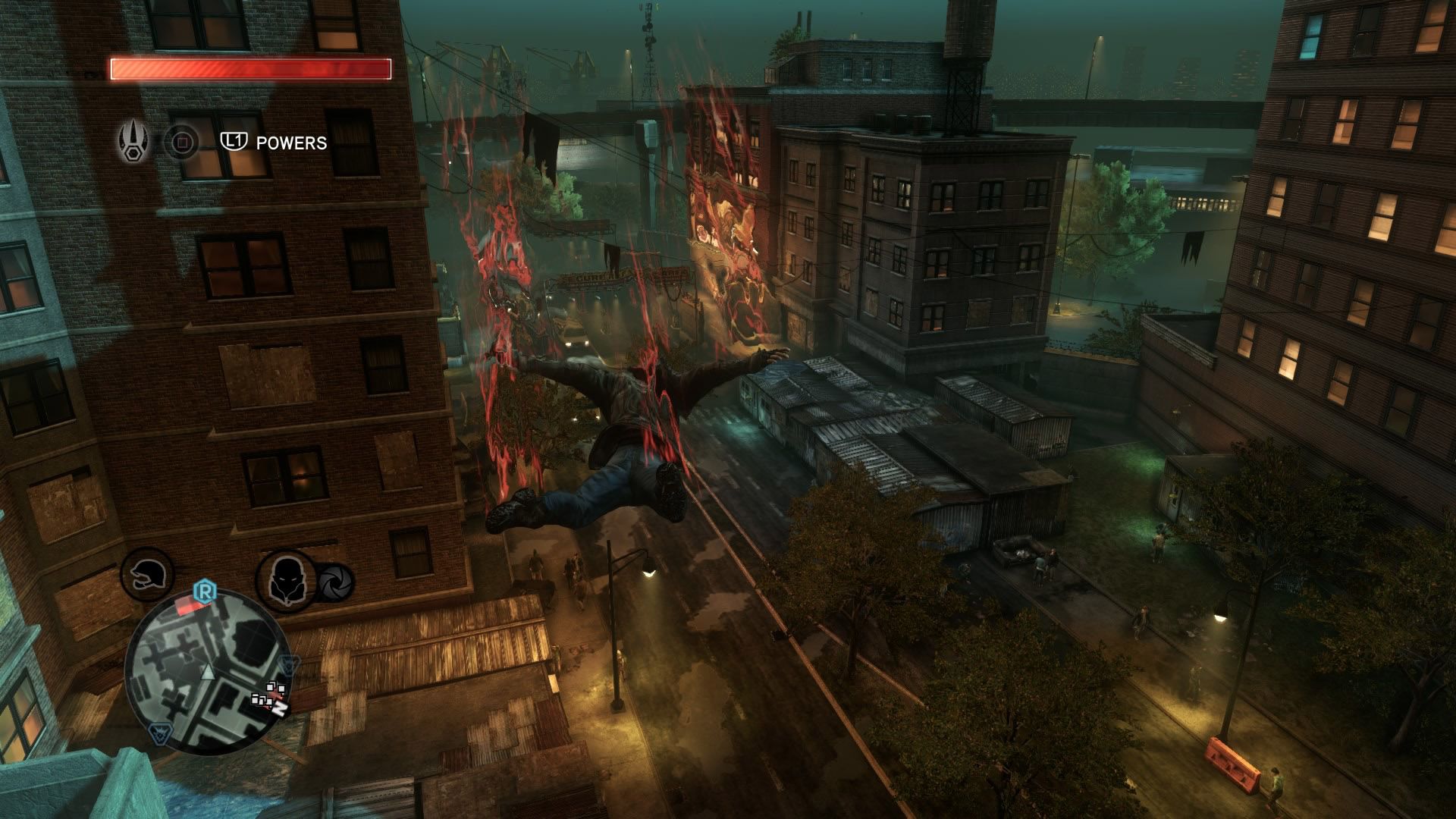Select the monster face hunter icon
Image resolution: width=1456 pixels, height=819 pixels.
click(287, 581)
